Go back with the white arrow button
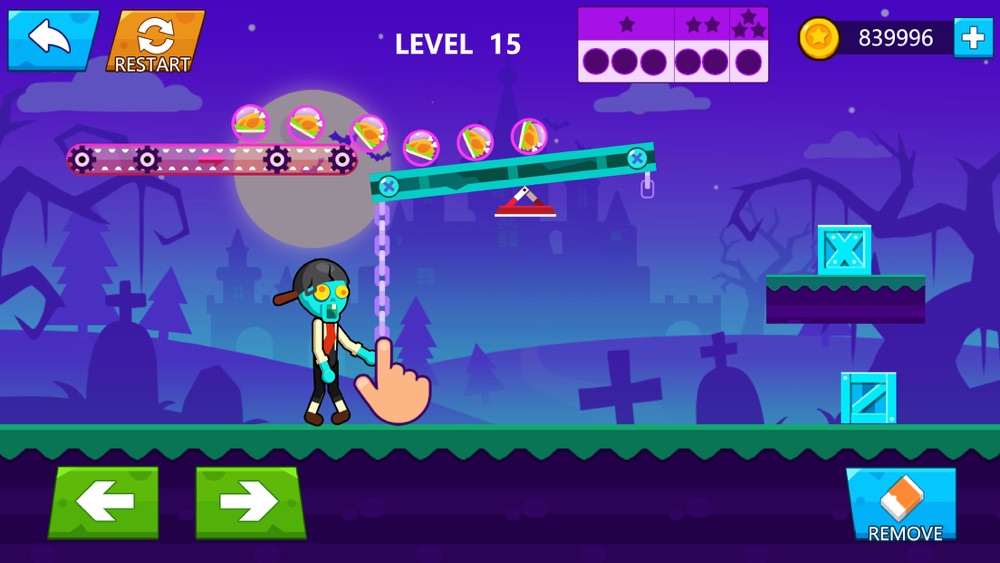The height and width of the screenshot is (563, 1000). click(52, 39)
